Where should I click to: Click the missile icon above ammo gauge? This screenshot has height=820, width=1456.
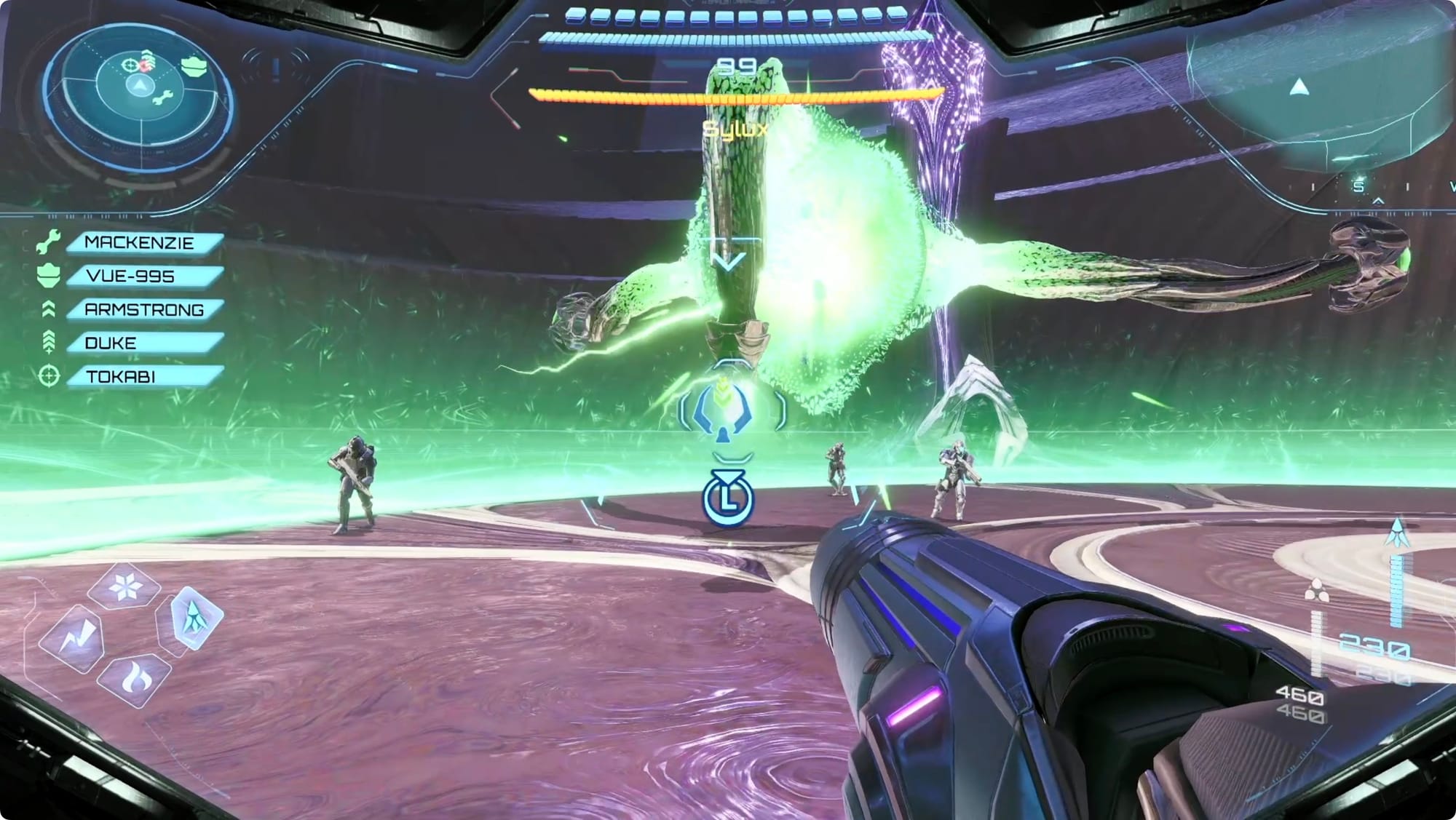point(1397,533)
